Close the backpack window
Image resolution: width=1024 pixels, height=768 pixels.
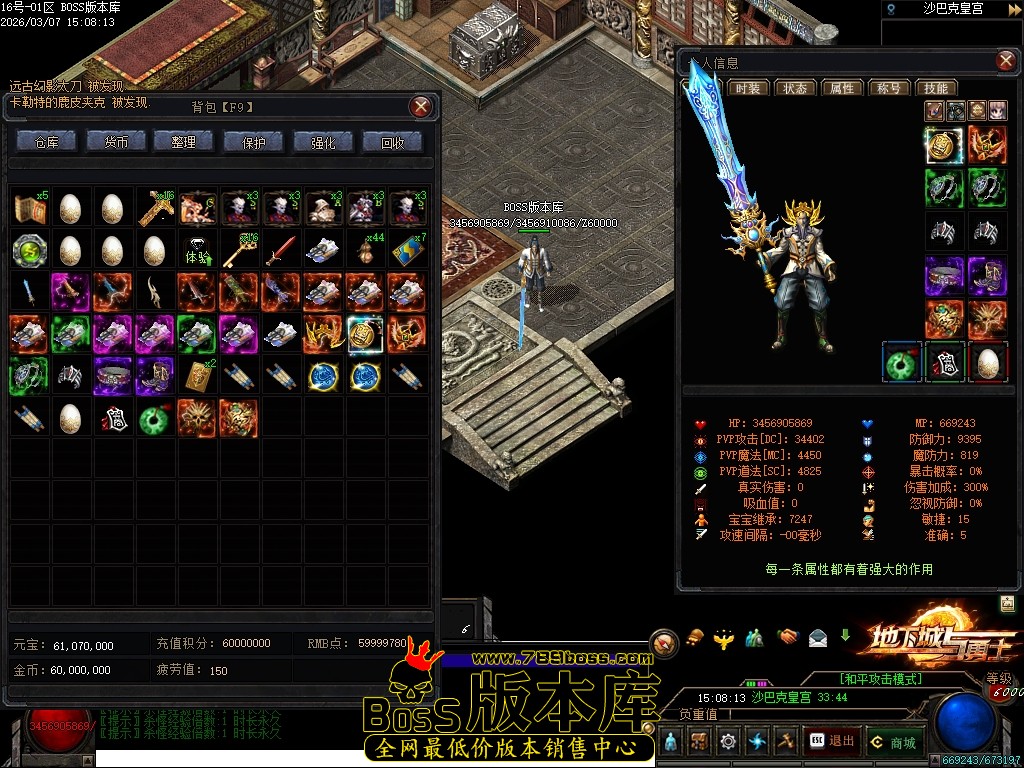coord(422,106)
